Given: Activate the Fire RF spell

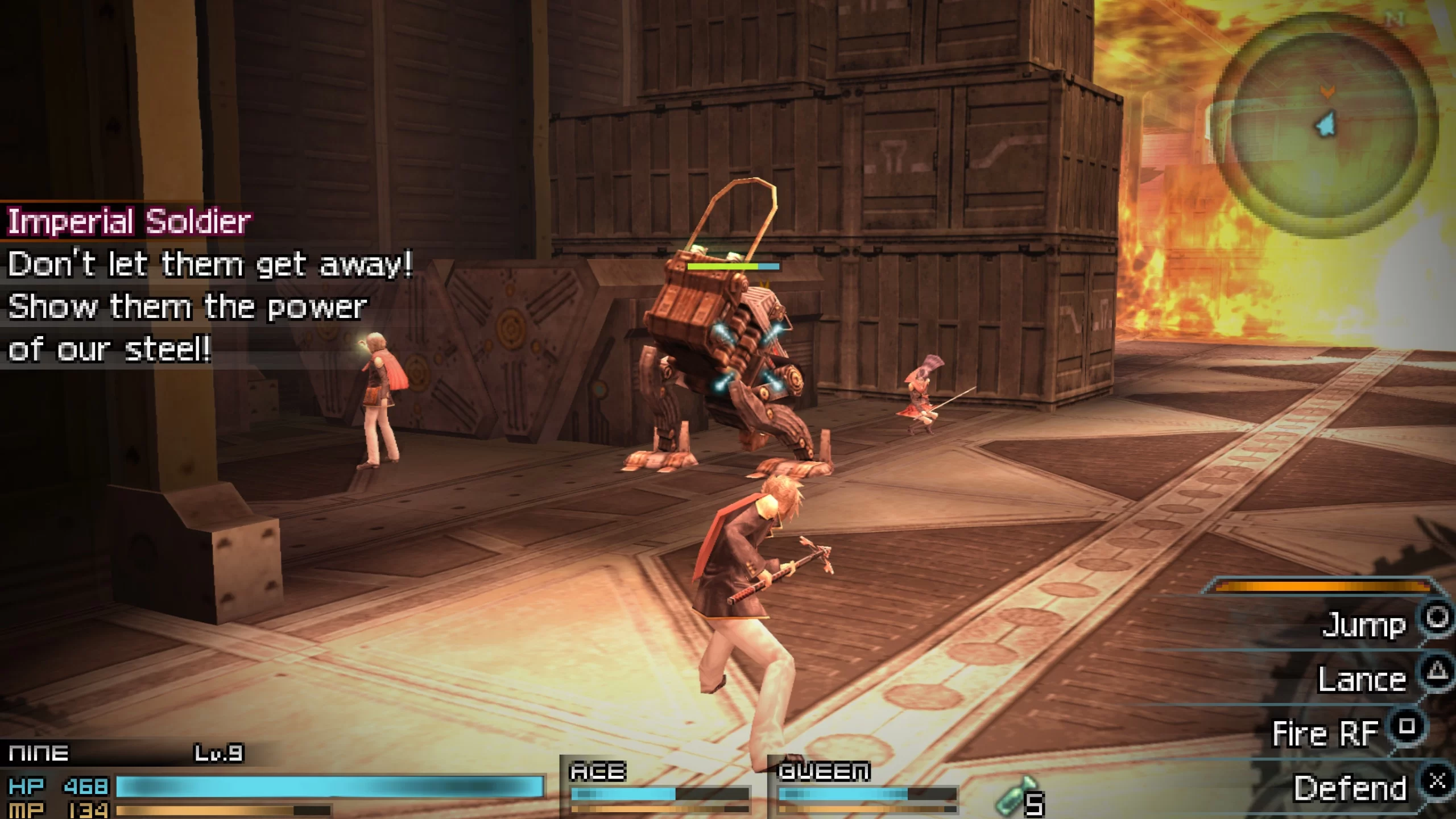Looking at the screenshot, I should pyautogui.click(x=1325, y=733).
